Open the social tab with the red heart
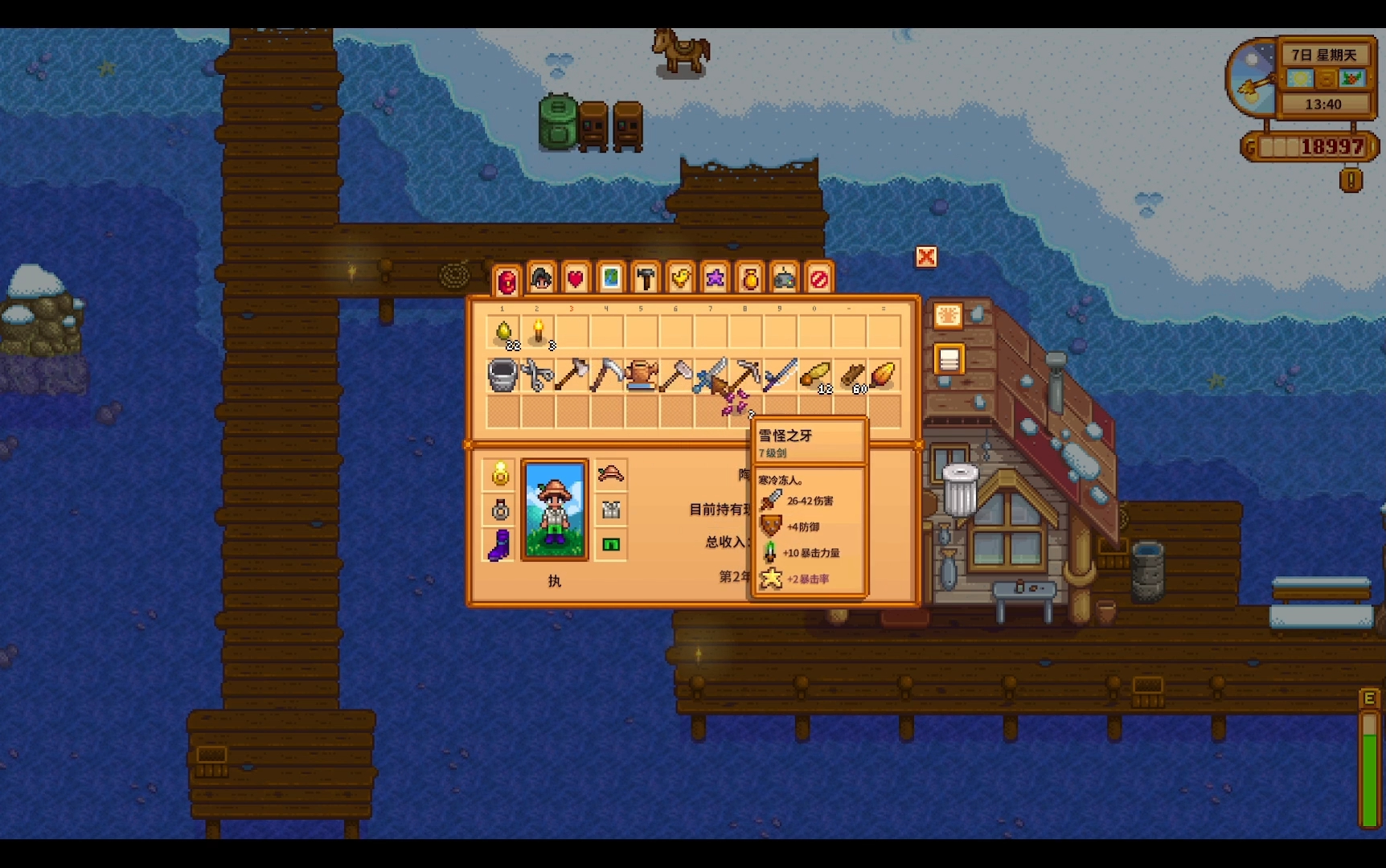The height and width of the screenshot is (868, 1386). 576,279
